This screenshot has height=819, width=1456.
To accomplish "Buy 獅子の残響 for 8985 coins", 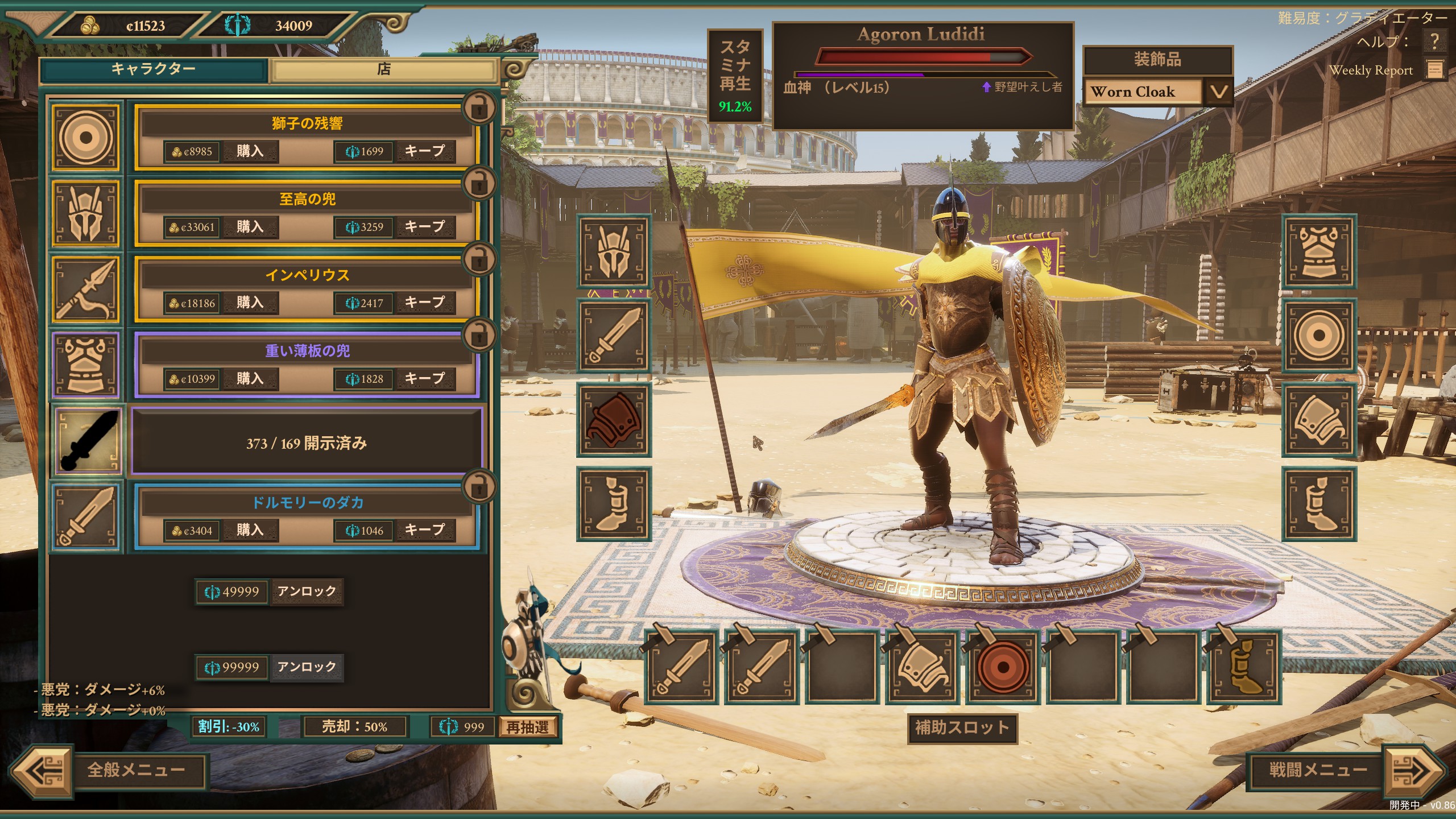I will tap(250, 151).
